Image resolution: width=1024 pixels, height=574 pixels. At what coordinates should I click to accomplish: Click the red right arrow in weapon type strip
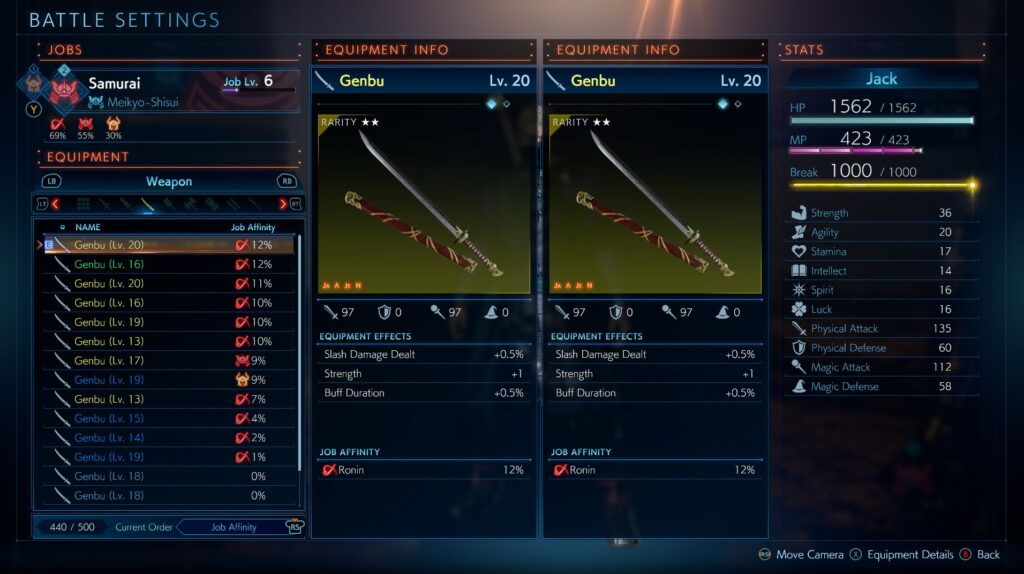point(283,204)
